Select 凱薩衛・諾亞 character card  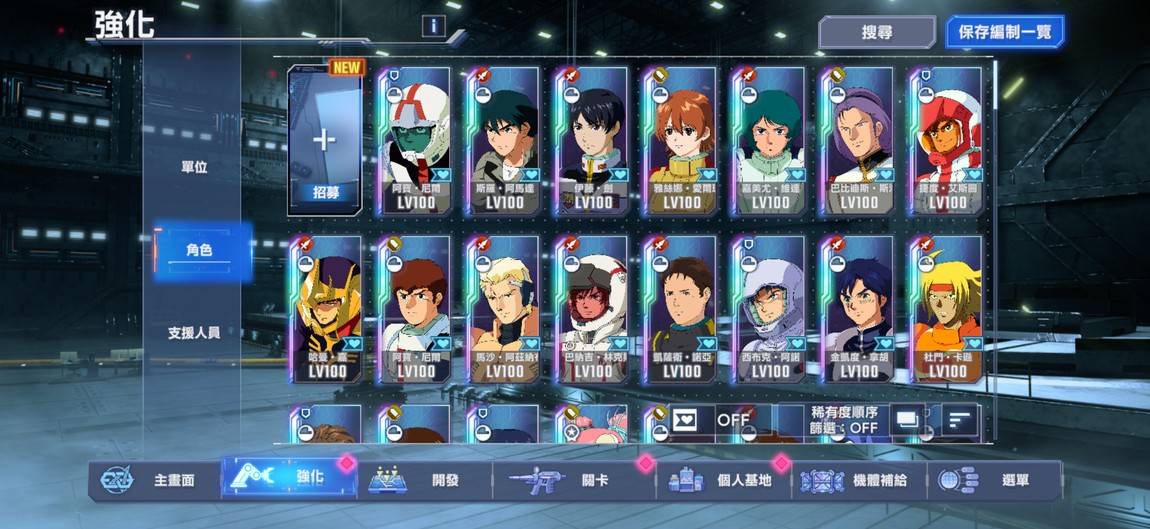pos(681,310)
